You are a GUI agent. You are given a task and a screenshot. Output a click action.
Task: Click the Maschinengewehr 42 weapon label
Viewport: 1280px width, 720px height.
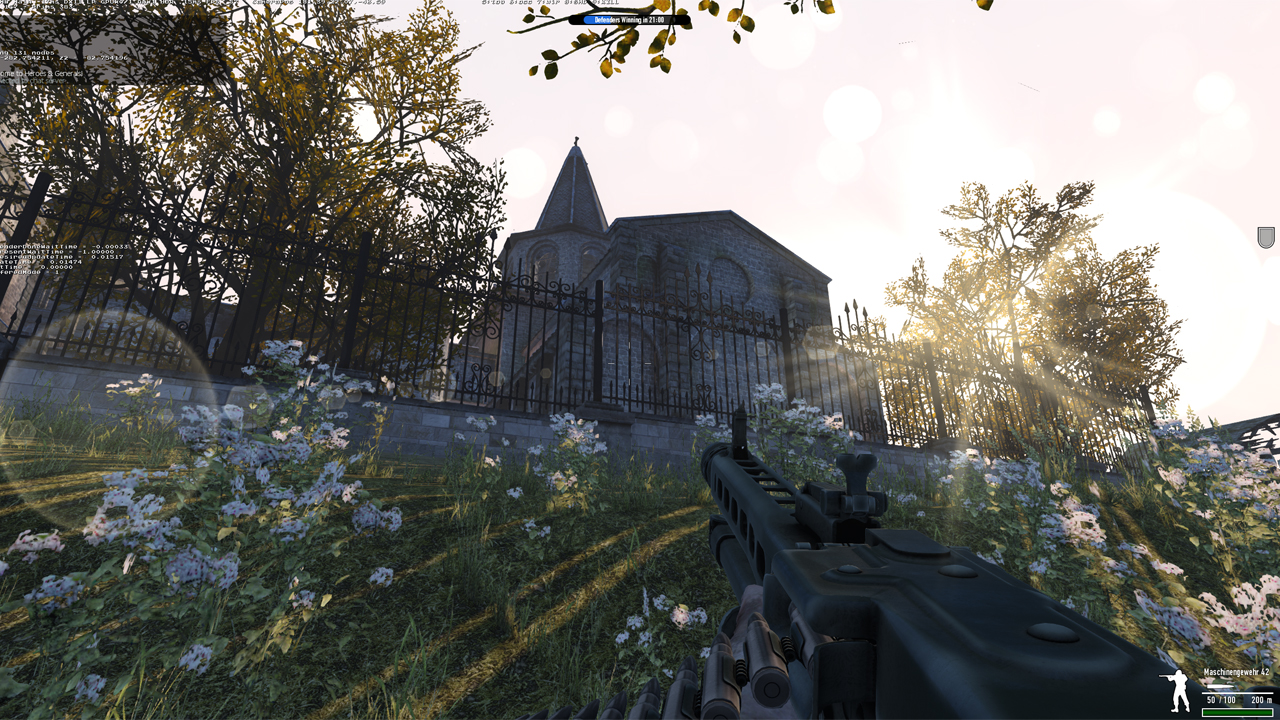click(x=1238, y=673)
